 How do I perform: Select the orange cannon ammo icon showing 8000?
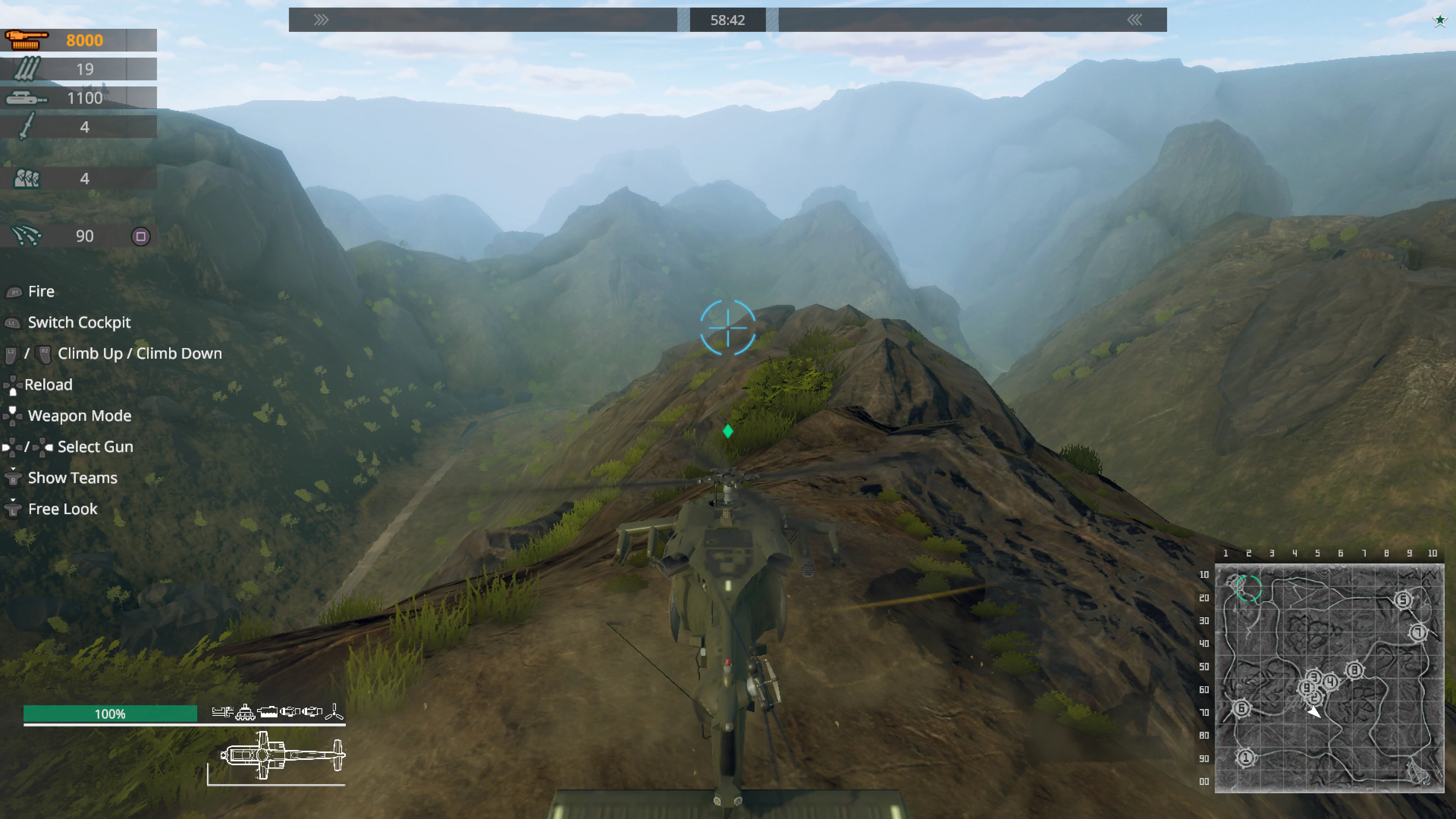click(x=25, y=39)
